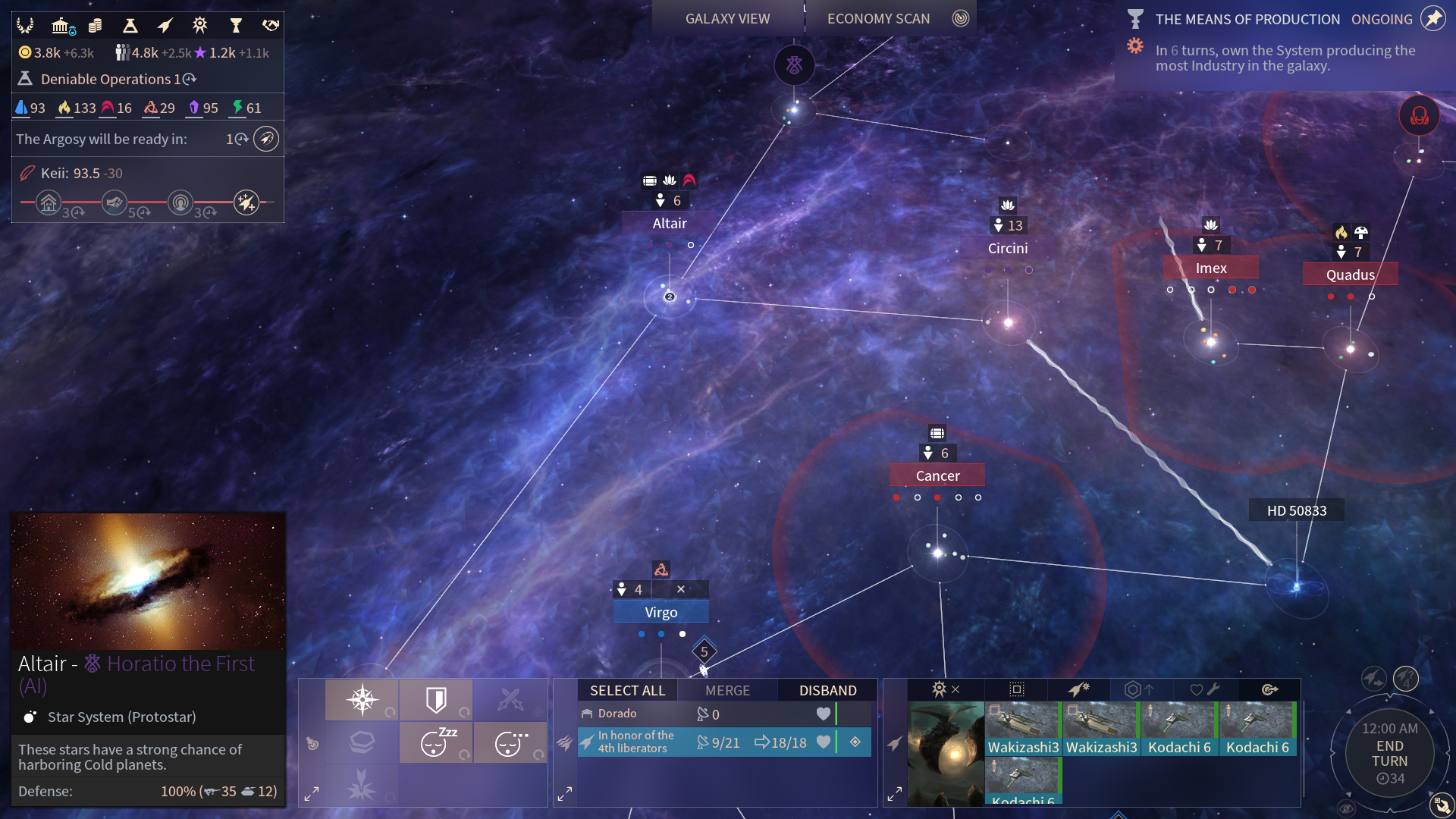Screen dimensions: 1456x819
Task: Pin The Means of Production quest
Action: 1432,19
